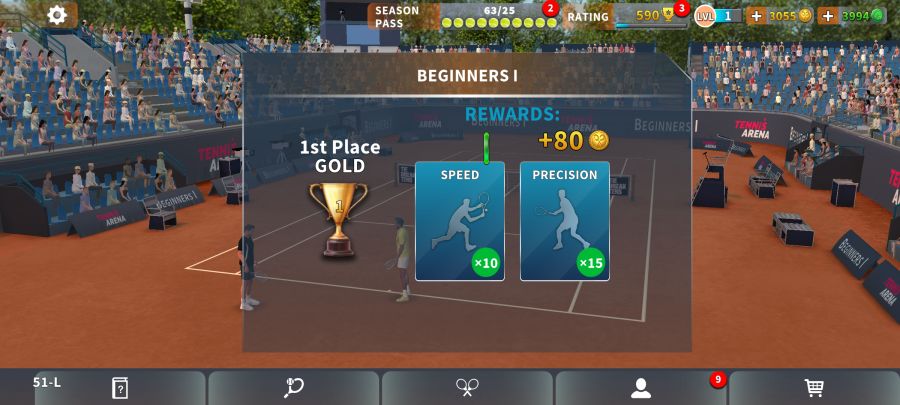Screen dimensions: 900x405
Task: Open the crossed rackets play tab
Action: pos(467,388)
